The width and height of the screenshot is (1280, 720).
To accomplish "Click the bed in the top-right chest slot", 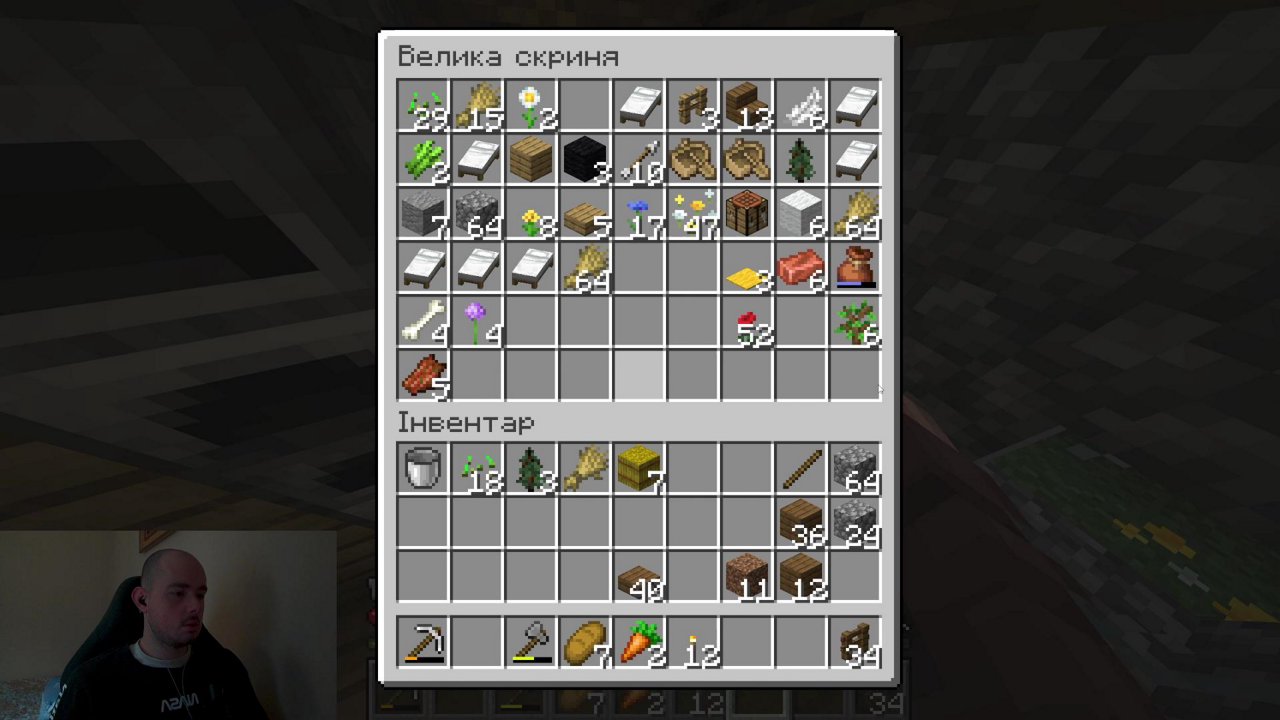I will [x=854, y=105].
